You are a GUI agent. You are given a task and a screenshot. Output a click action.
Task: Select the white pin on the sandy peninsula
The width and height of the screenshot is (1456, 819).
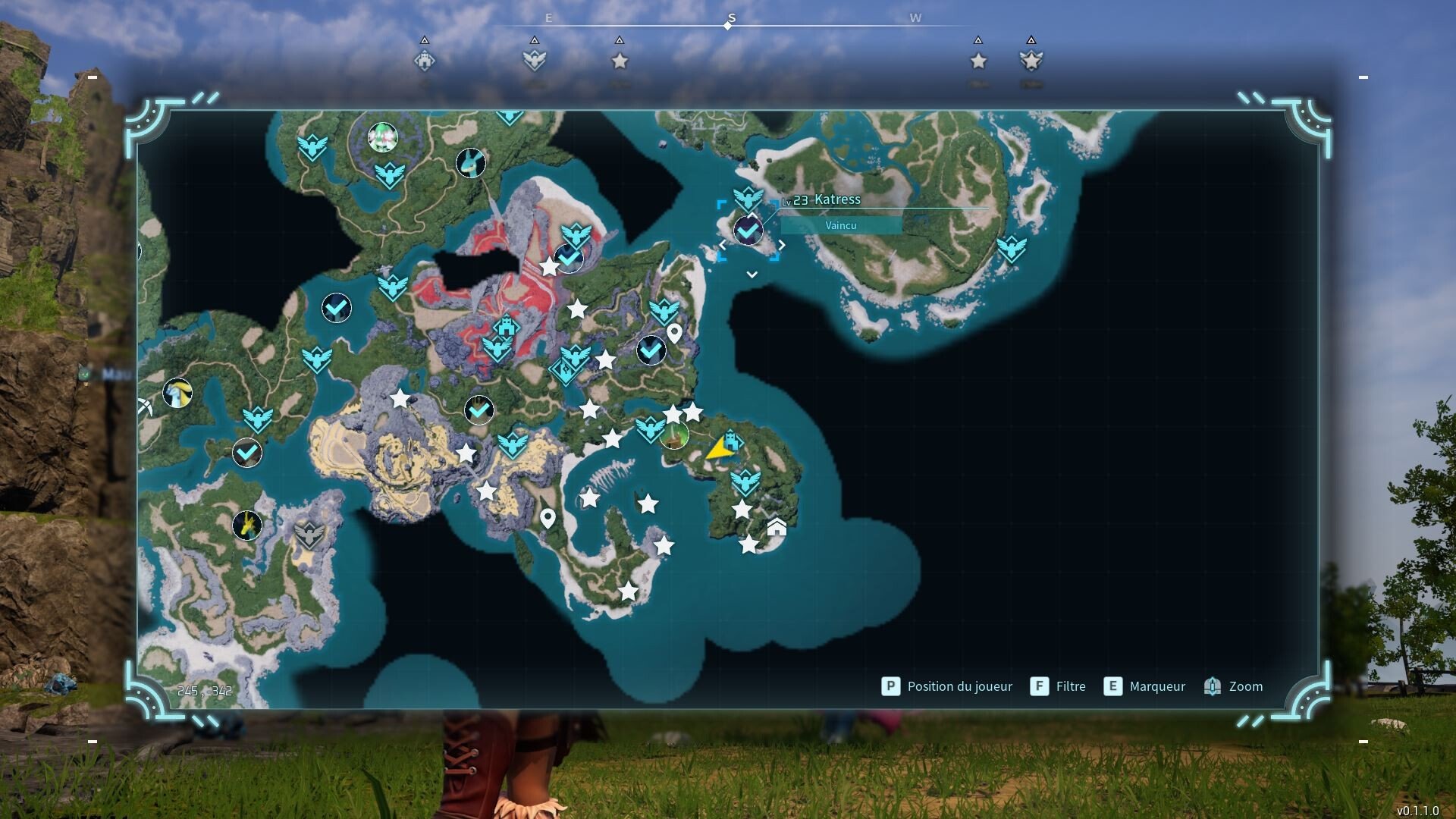[x=548, y=519]
